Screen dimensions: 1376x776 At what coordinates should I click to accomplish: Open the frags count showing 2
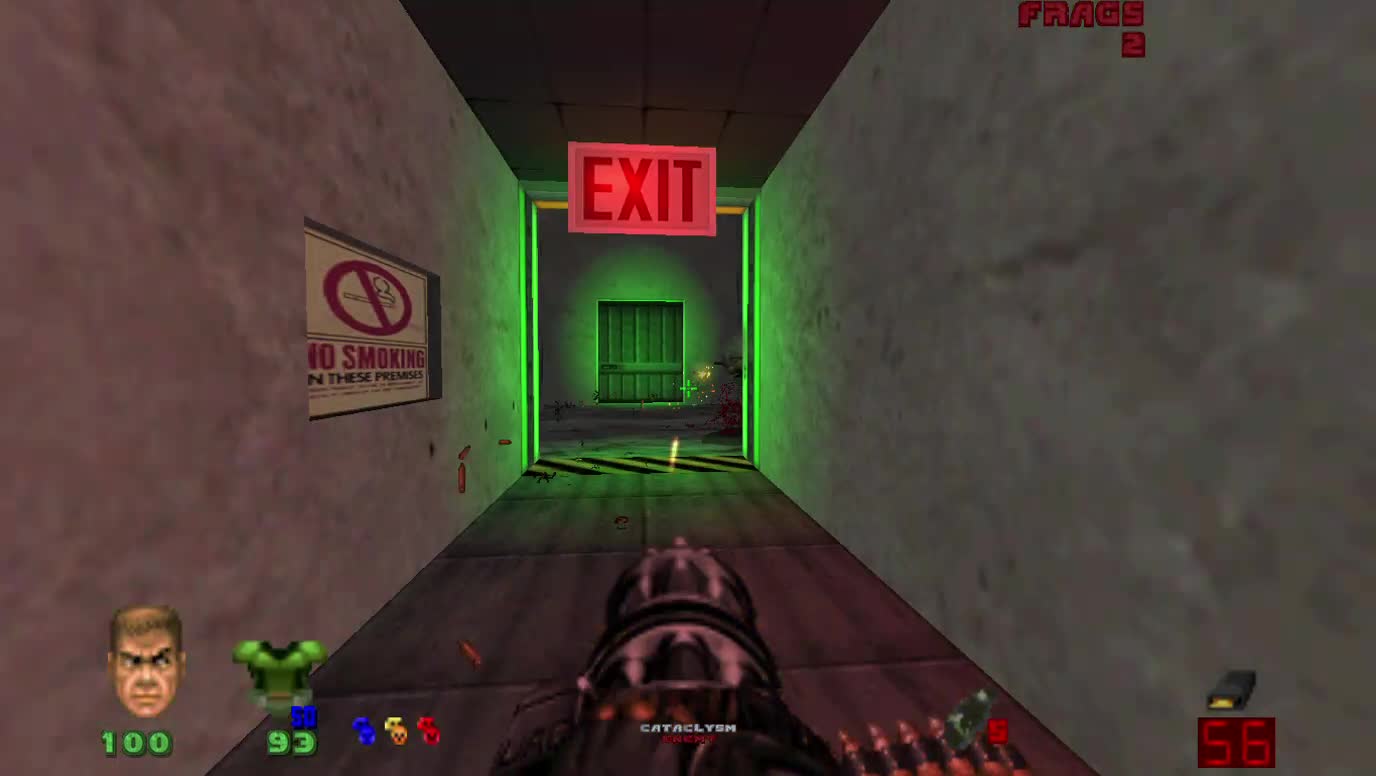[x=1133, y=43]
